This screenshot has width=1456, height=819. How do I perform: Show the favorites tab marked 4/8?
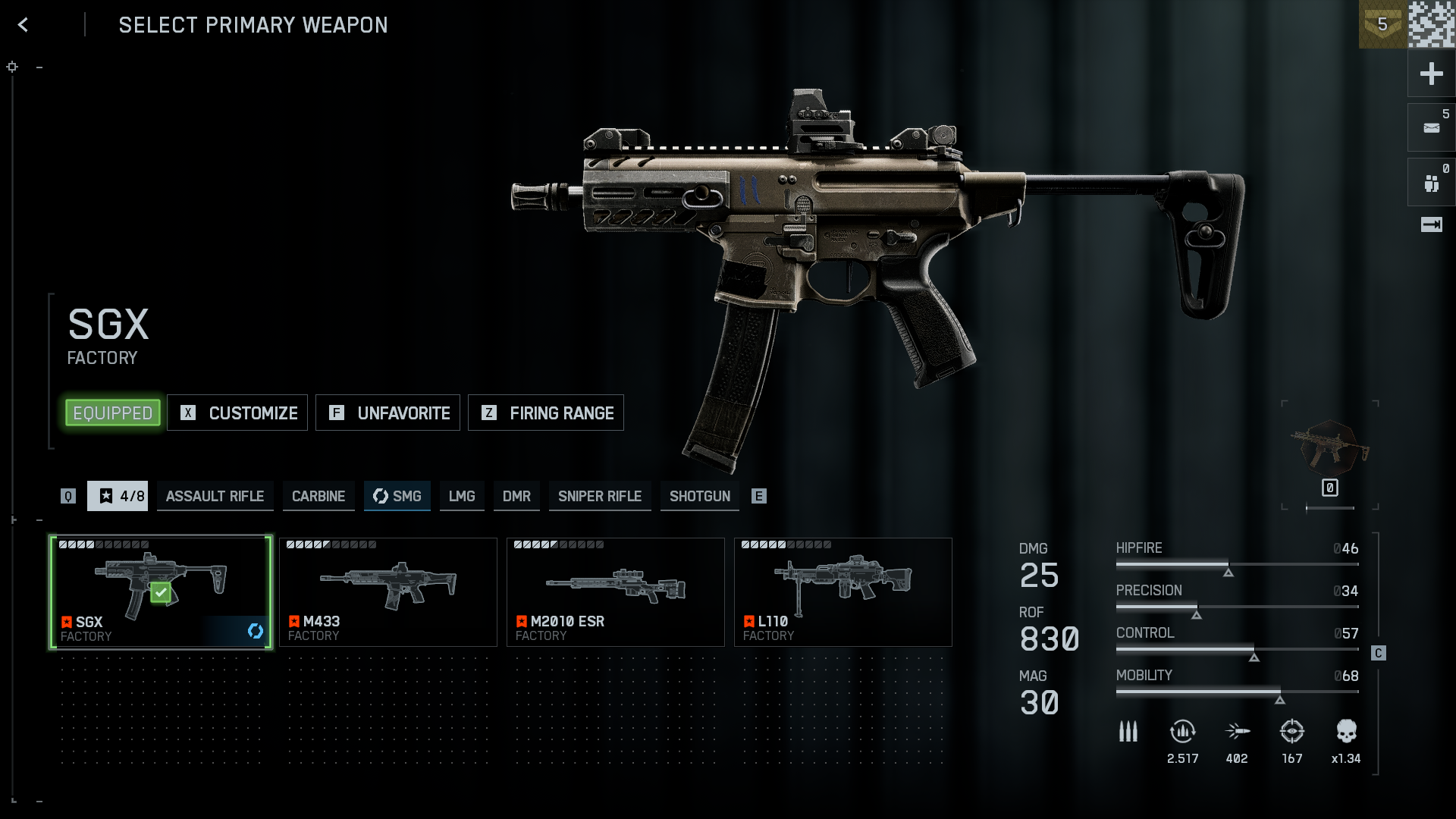118,496
